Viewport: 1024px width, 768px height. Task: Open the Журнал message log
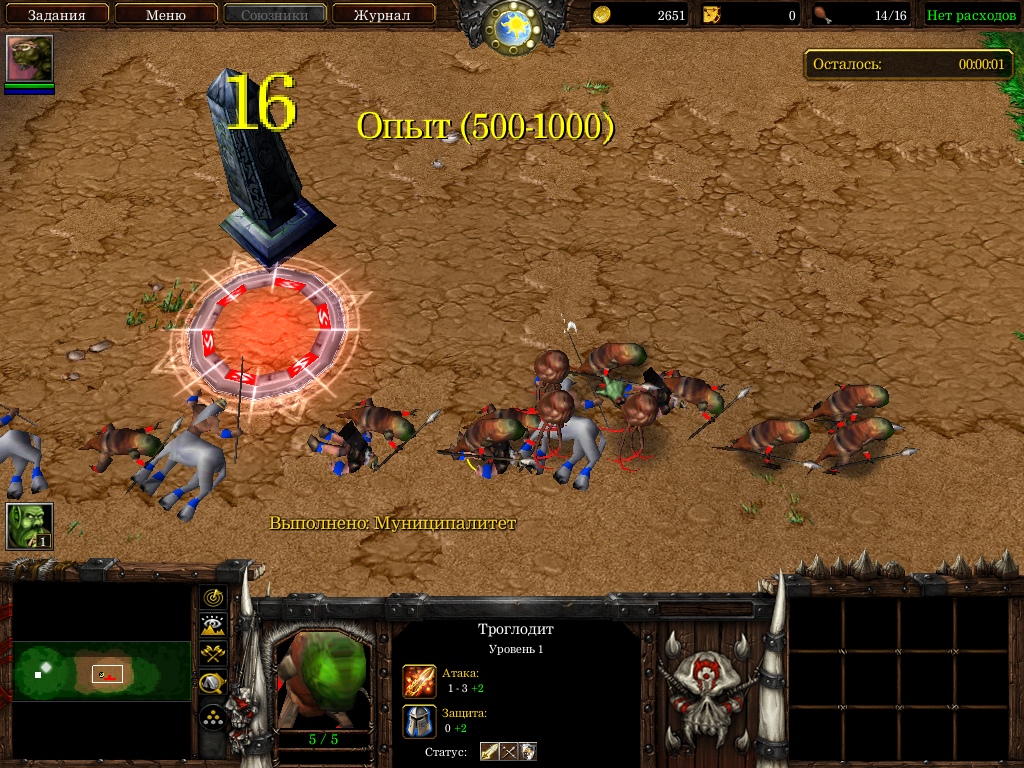pos(384,15)
